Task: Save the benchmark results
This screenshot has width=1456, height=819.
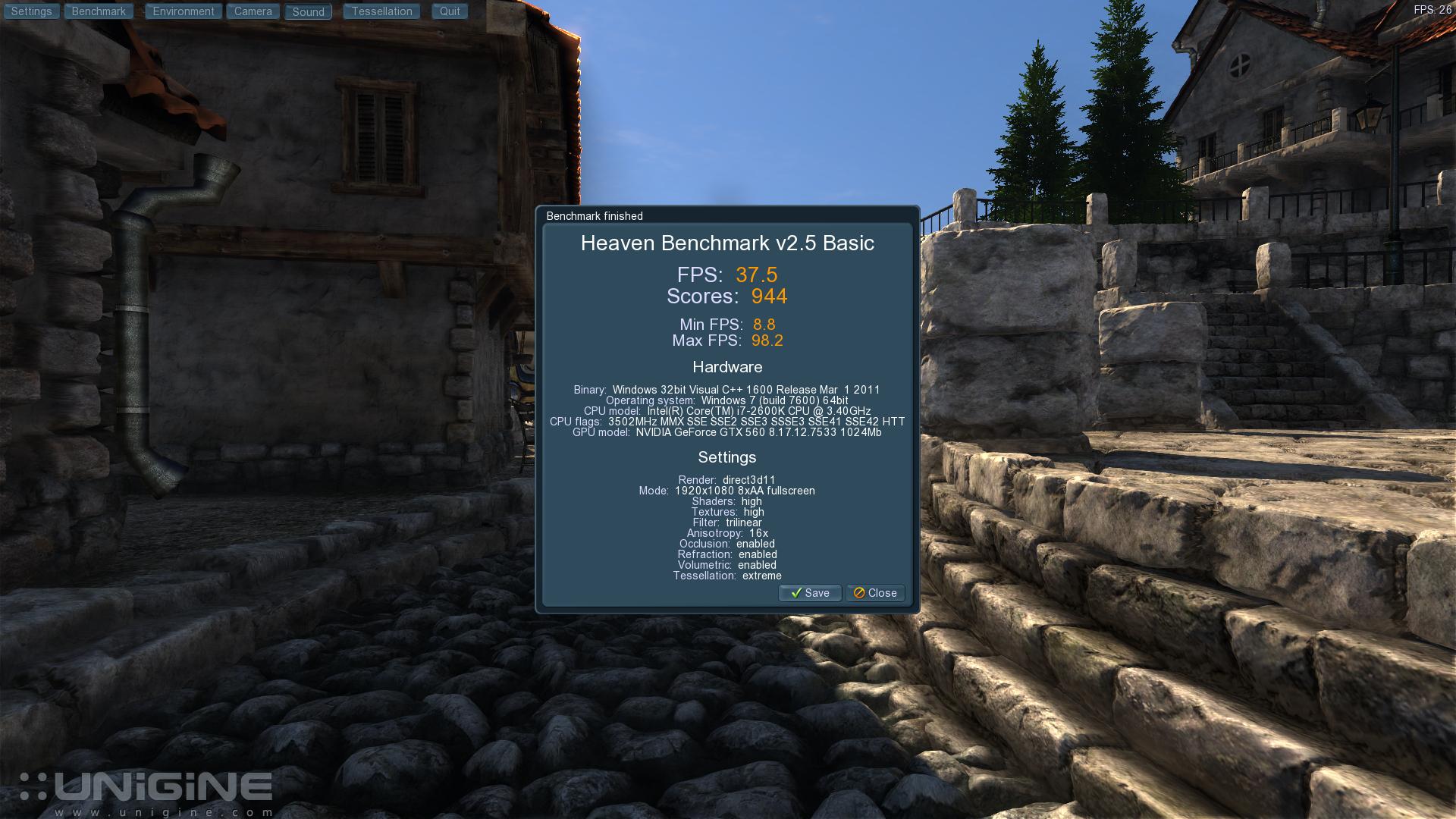Action: point(810,593)
